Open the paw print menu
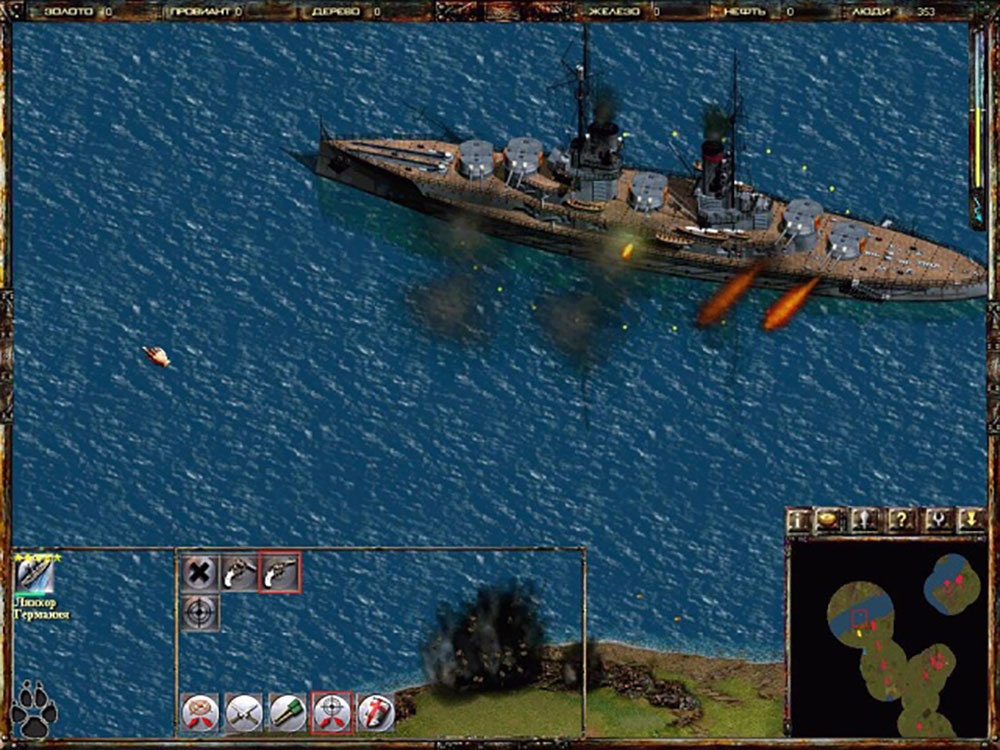This screenshot has height=750, width=1000. (x=33, y=708)
